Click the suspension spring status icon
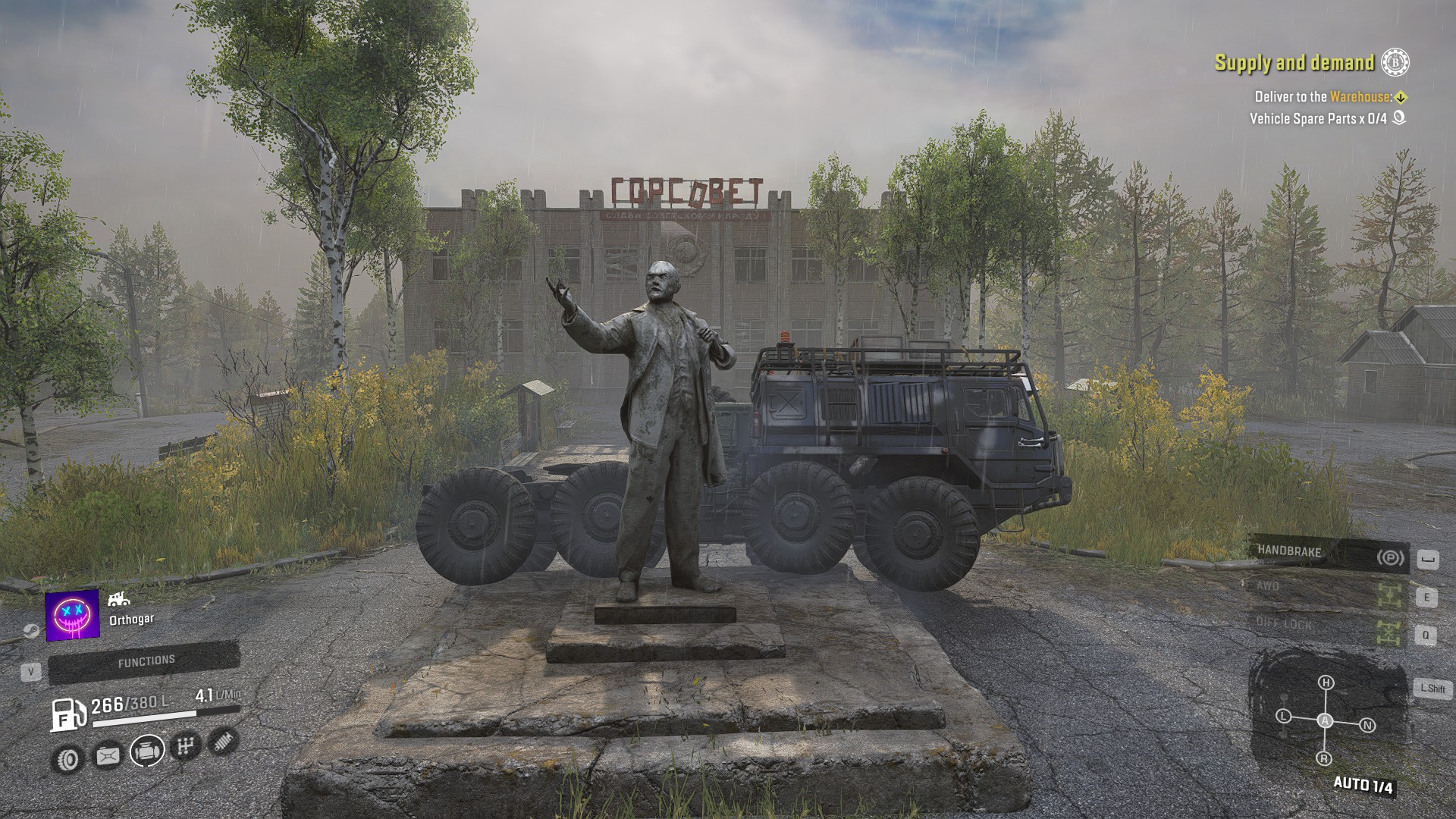This screenshot has height=819, width=1456. click(x=222, y=741)
